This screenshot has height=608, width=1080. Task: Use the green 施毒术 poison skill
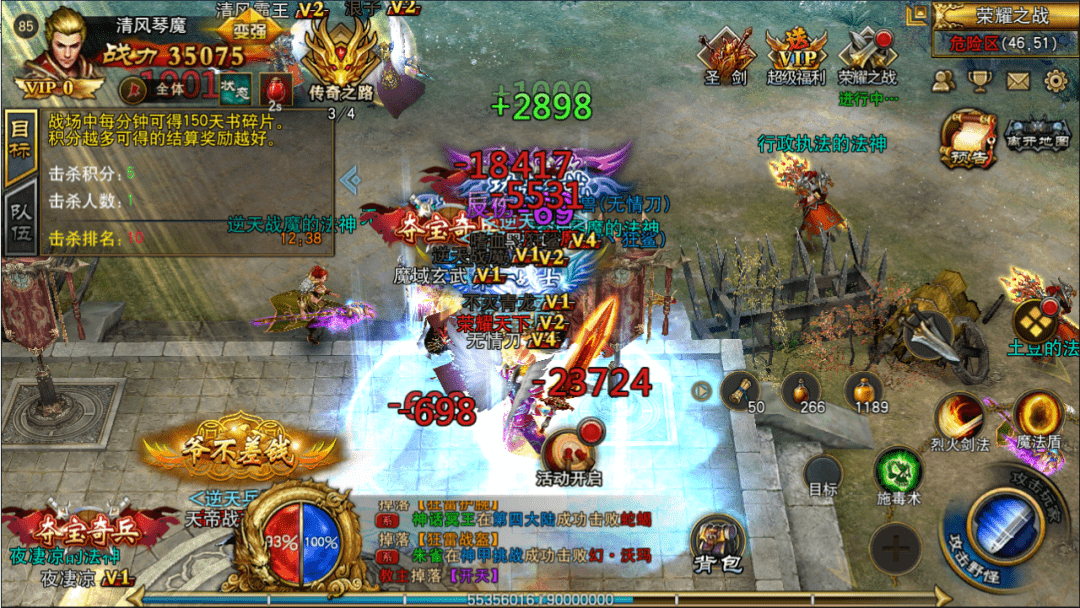(x=897, y=470)
